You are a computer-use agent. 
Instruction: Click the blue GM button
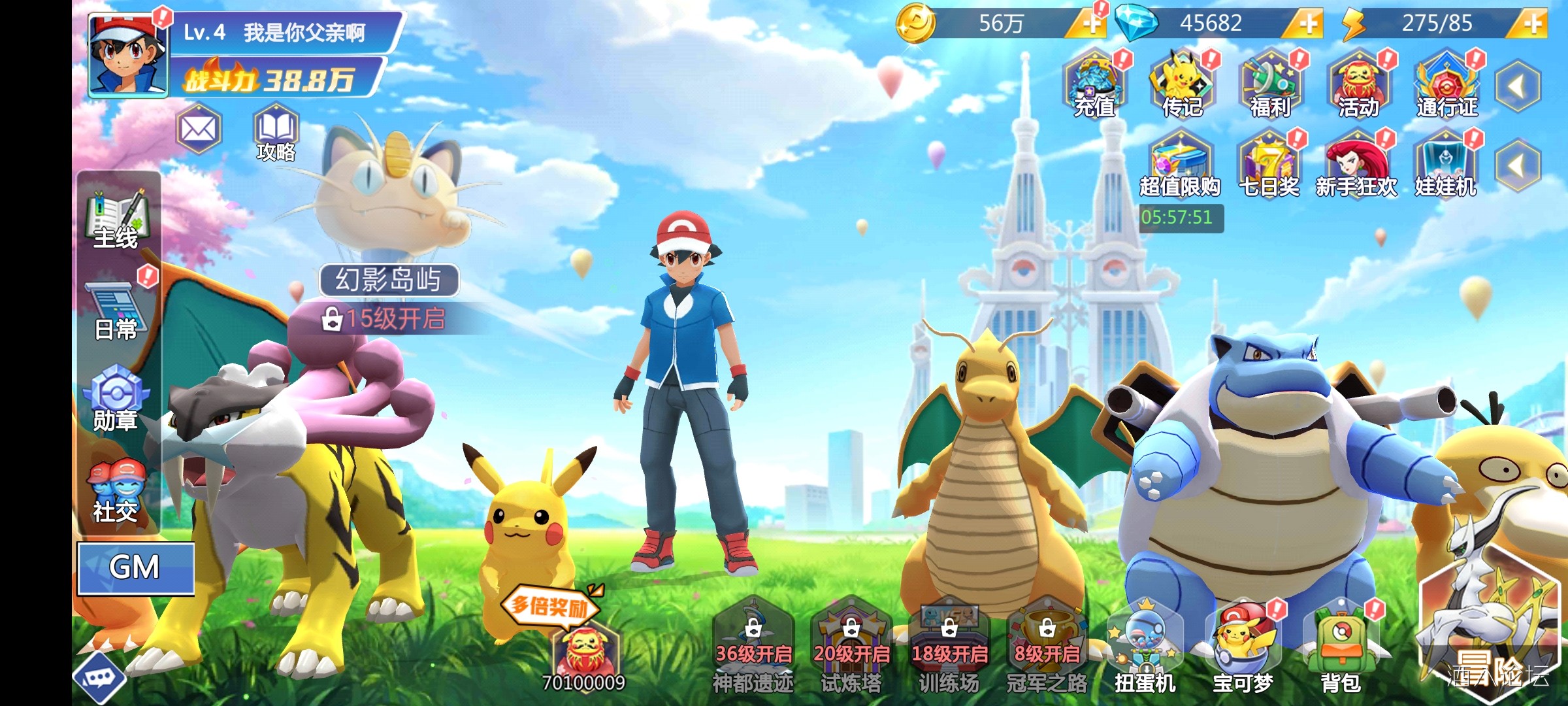(136, 567)
